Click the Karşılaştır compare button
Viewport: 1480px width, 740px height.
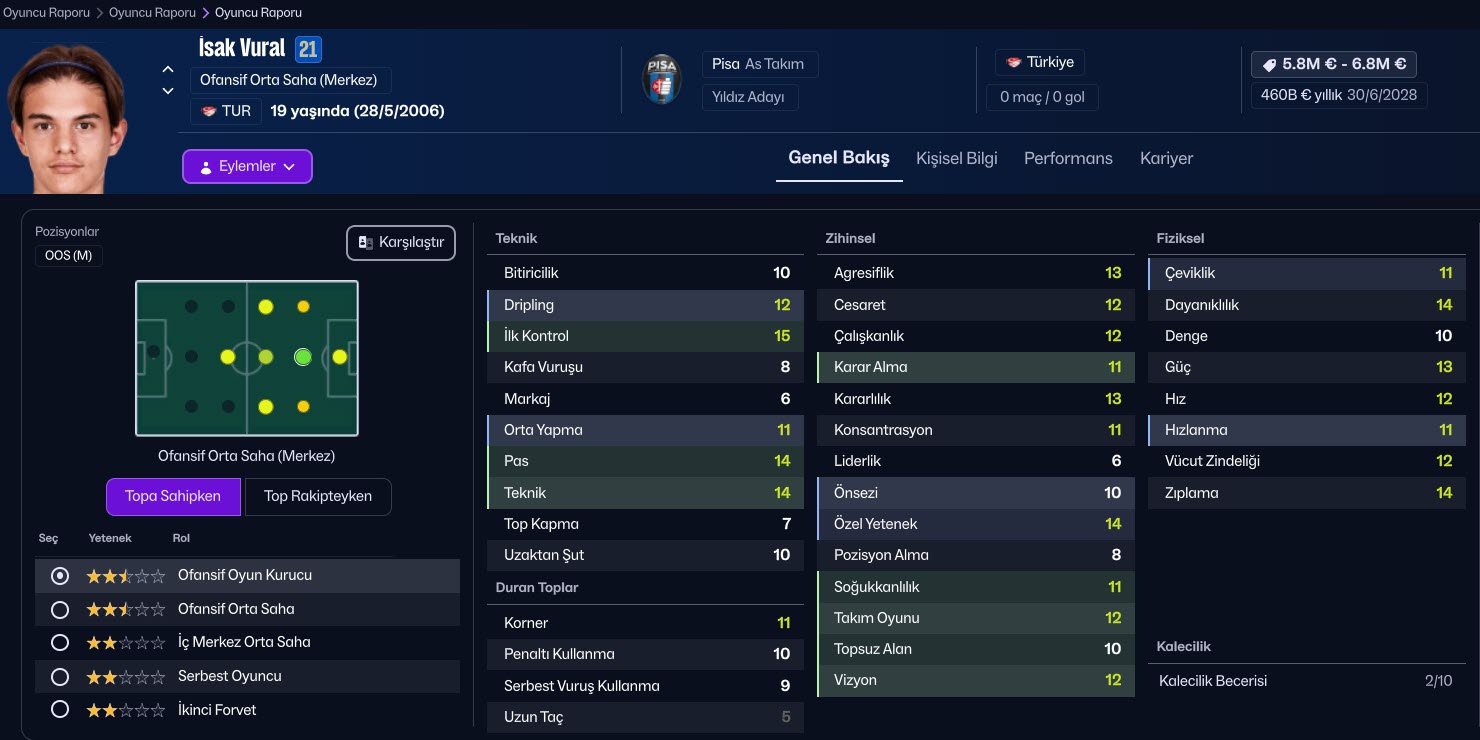(x=401, y=243)
